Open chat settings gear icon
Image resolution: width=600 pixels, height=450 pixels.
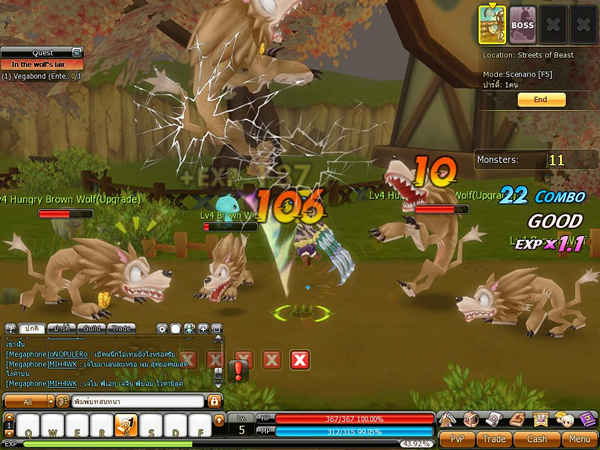160,328
